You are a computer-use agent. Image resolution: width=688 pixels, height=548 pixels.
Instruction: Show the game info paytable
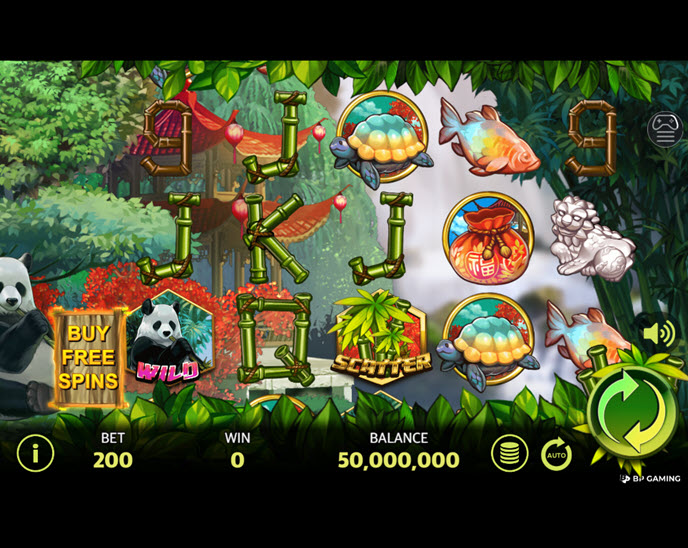coord(35,454)
